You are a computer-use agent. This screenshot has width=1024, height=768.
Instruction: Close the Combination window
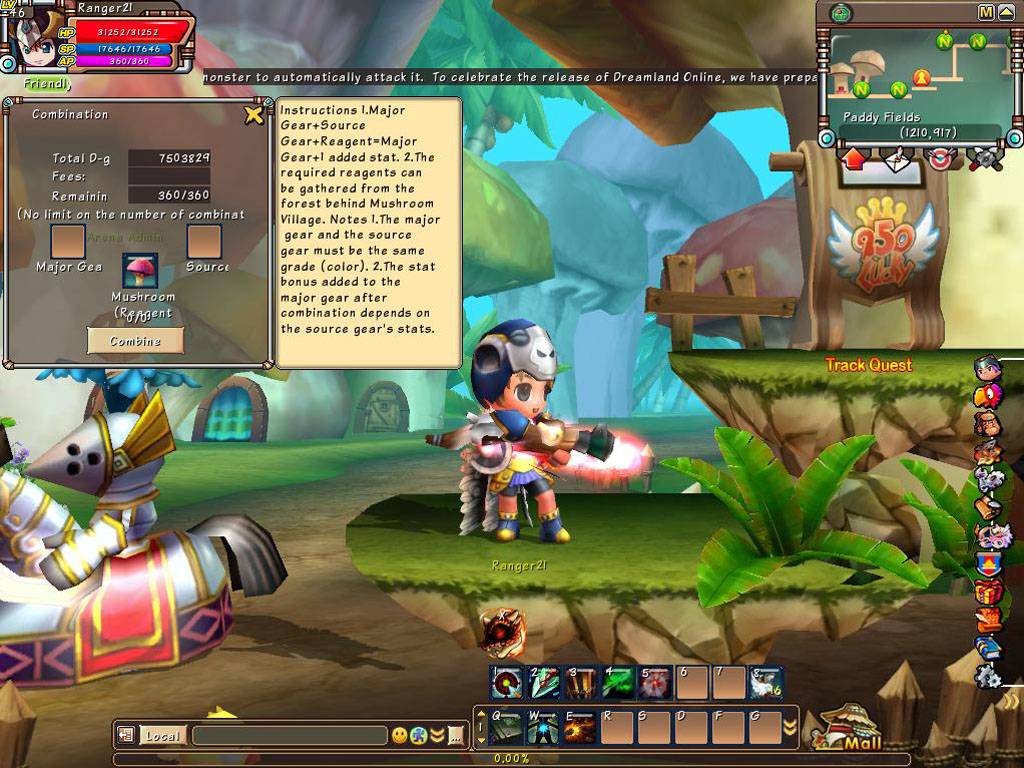click(254, 115)
